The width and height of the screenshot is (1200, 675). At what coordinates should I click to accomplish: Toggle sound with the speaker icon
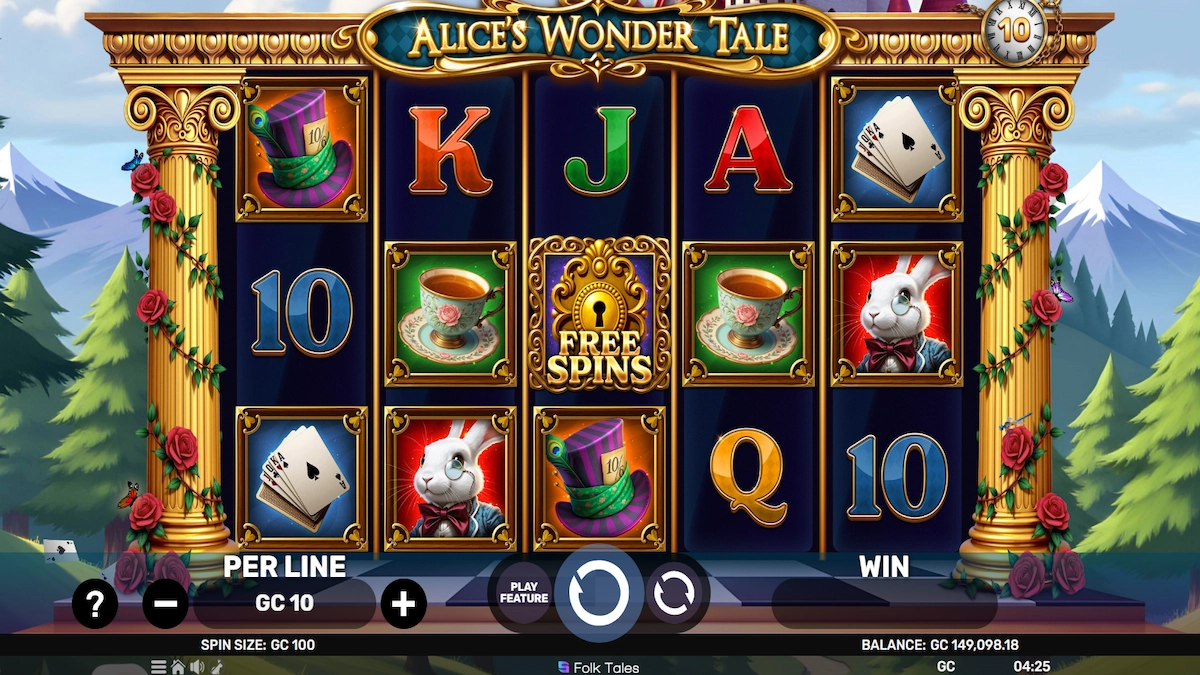click(197, 667)
